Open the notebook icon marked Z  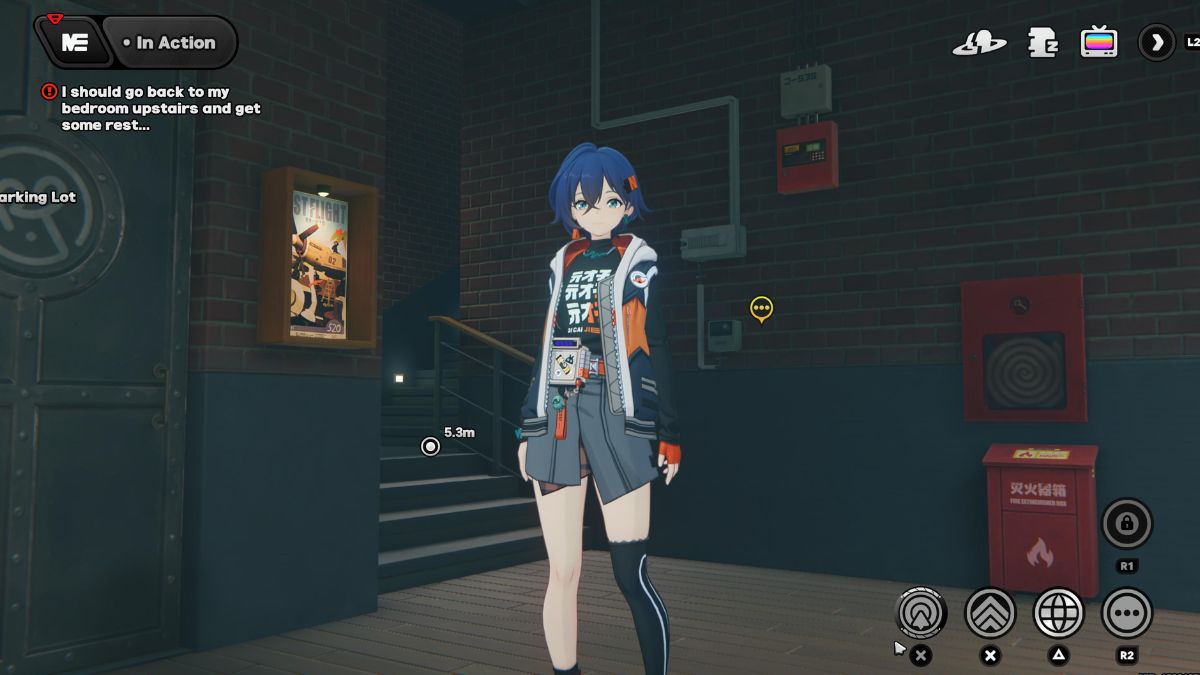pos(1042,43)
